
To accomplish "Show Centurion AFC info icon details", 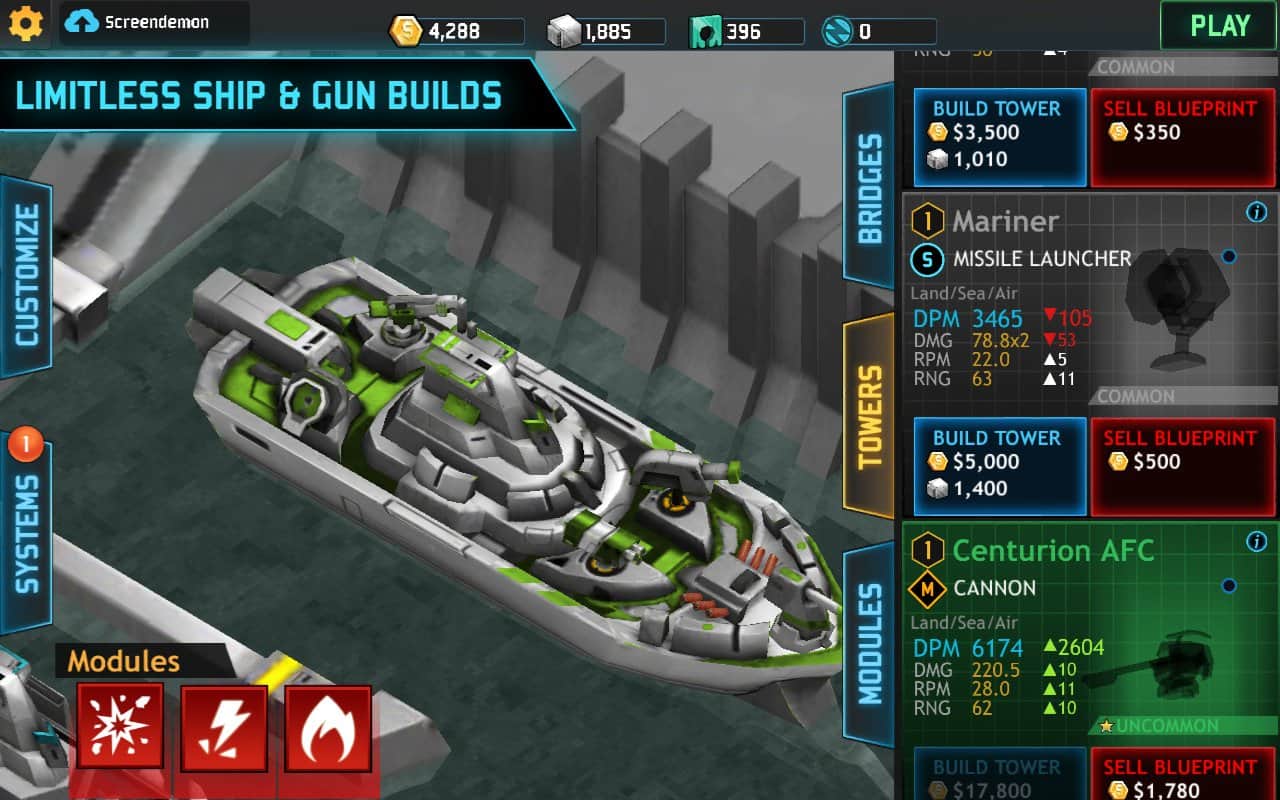I will (1257, 542).
